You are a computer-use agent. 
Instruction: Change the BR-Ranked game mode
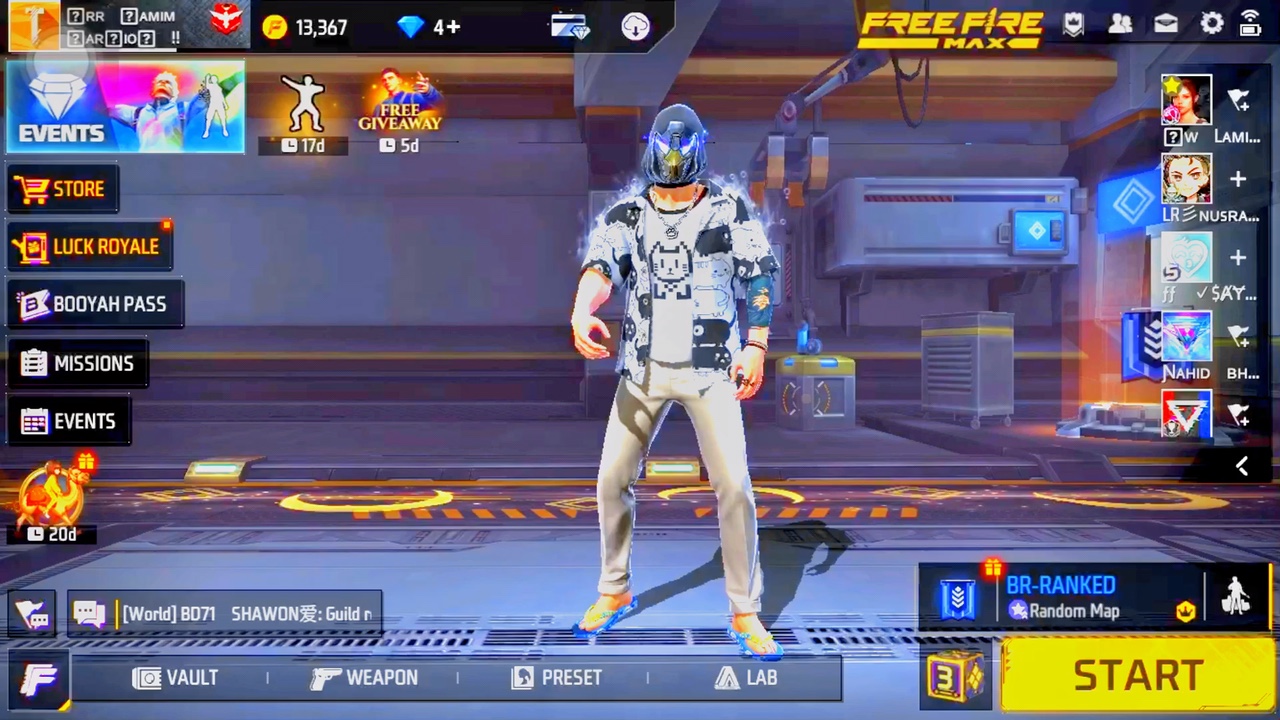click(x=1060, y=597)
